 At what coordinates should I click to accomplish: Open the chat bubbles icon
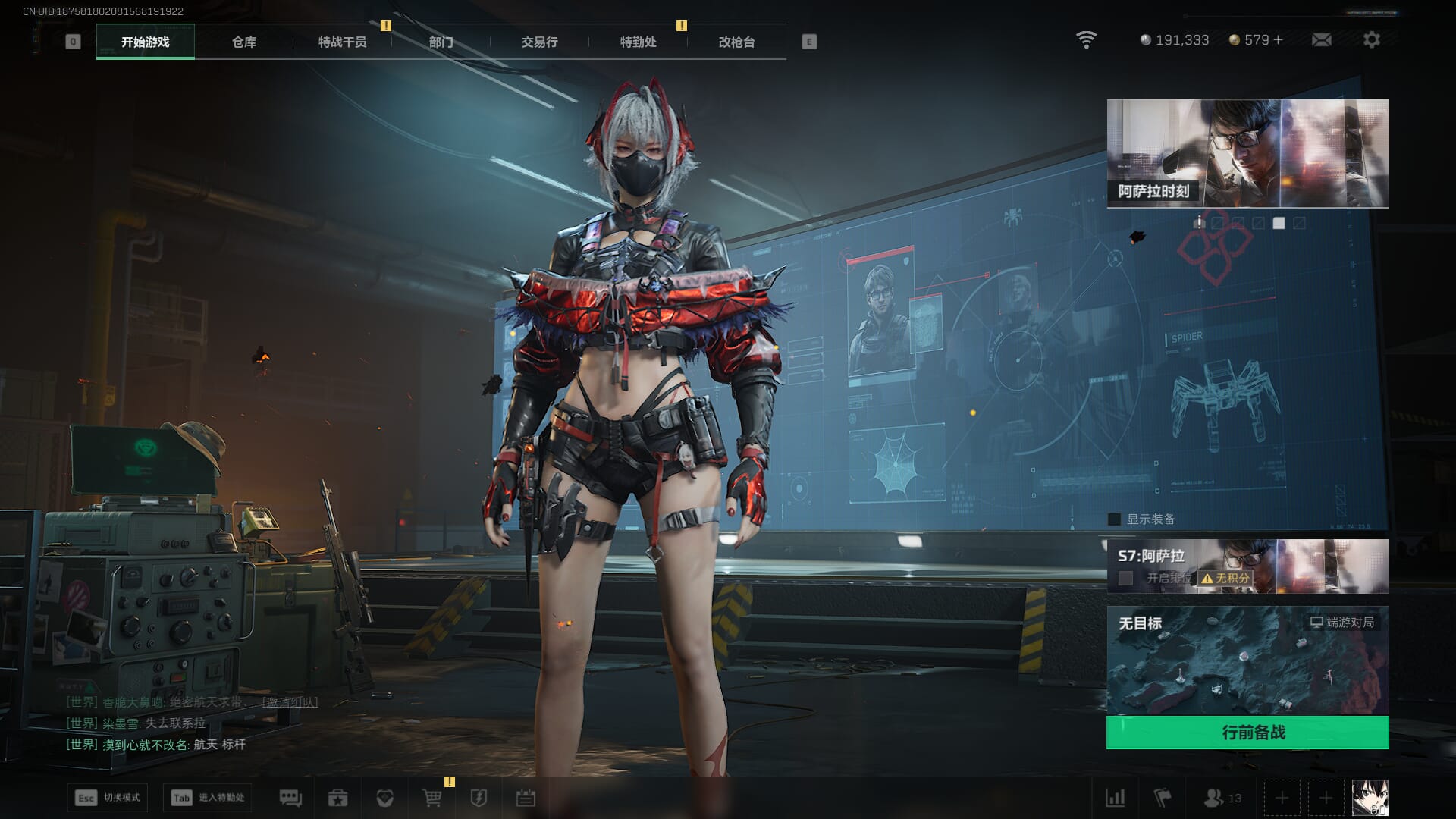tap(290, 798)
